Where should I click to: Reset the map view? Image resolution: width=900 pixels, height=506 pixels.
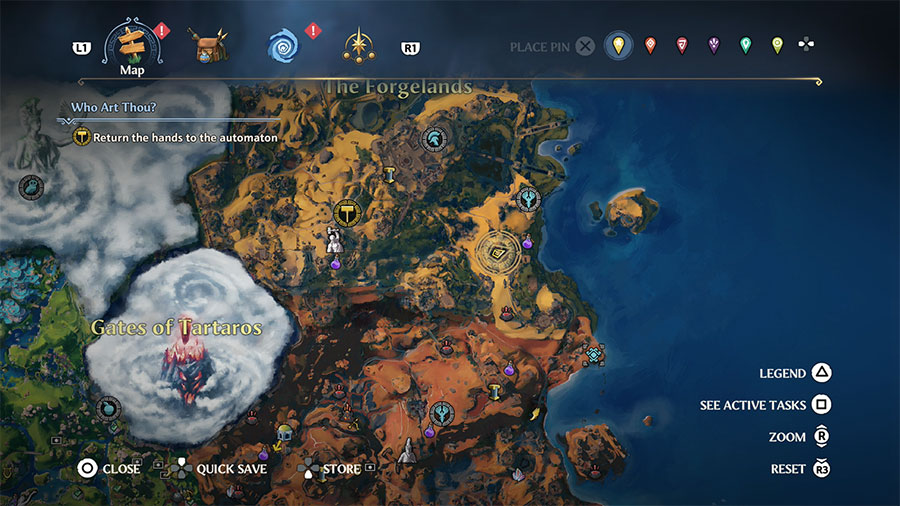[821, 469]
